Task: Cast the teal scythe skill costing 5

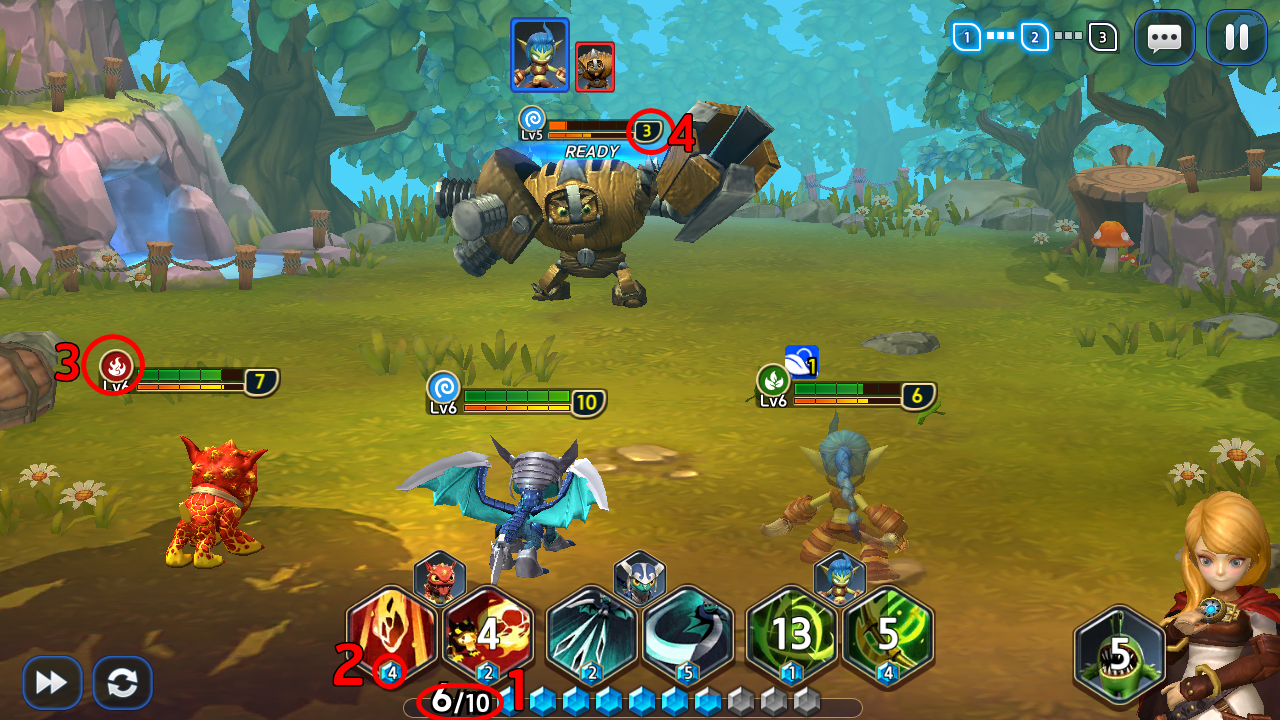Action: coord(687,634)
